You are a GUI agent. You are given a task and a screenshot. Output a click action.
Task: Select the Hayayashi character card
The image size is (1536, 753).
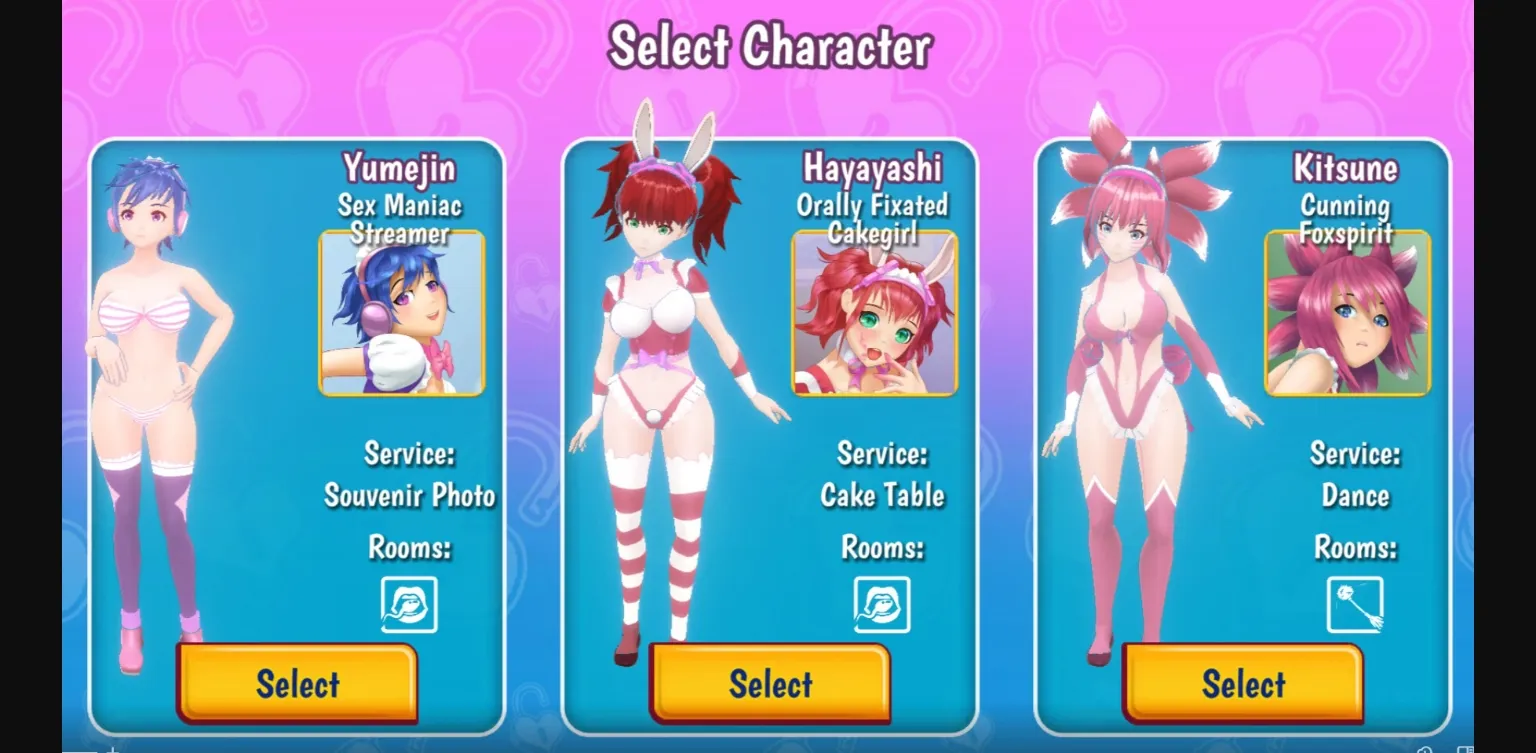[770, 684]
